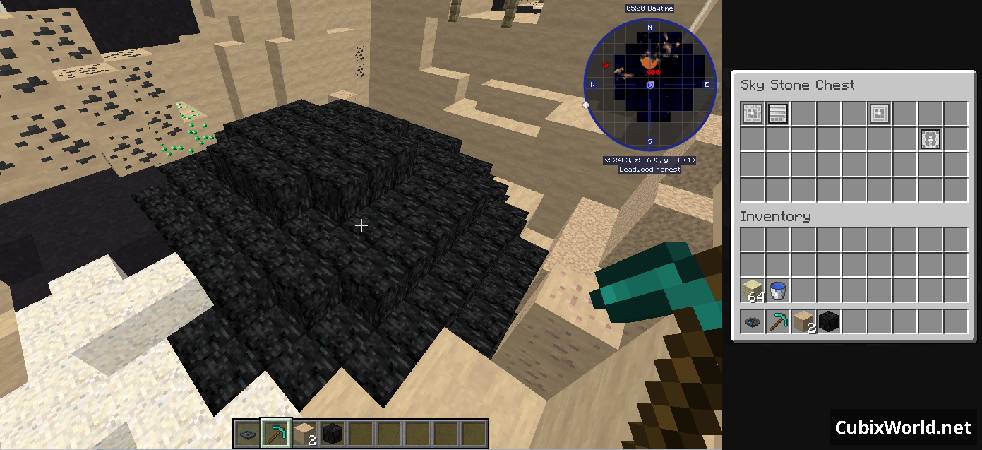Switch to the dark compass item on the bottom hotbar
The width and height of the screenshot is (982, 450).
(249, 433)
